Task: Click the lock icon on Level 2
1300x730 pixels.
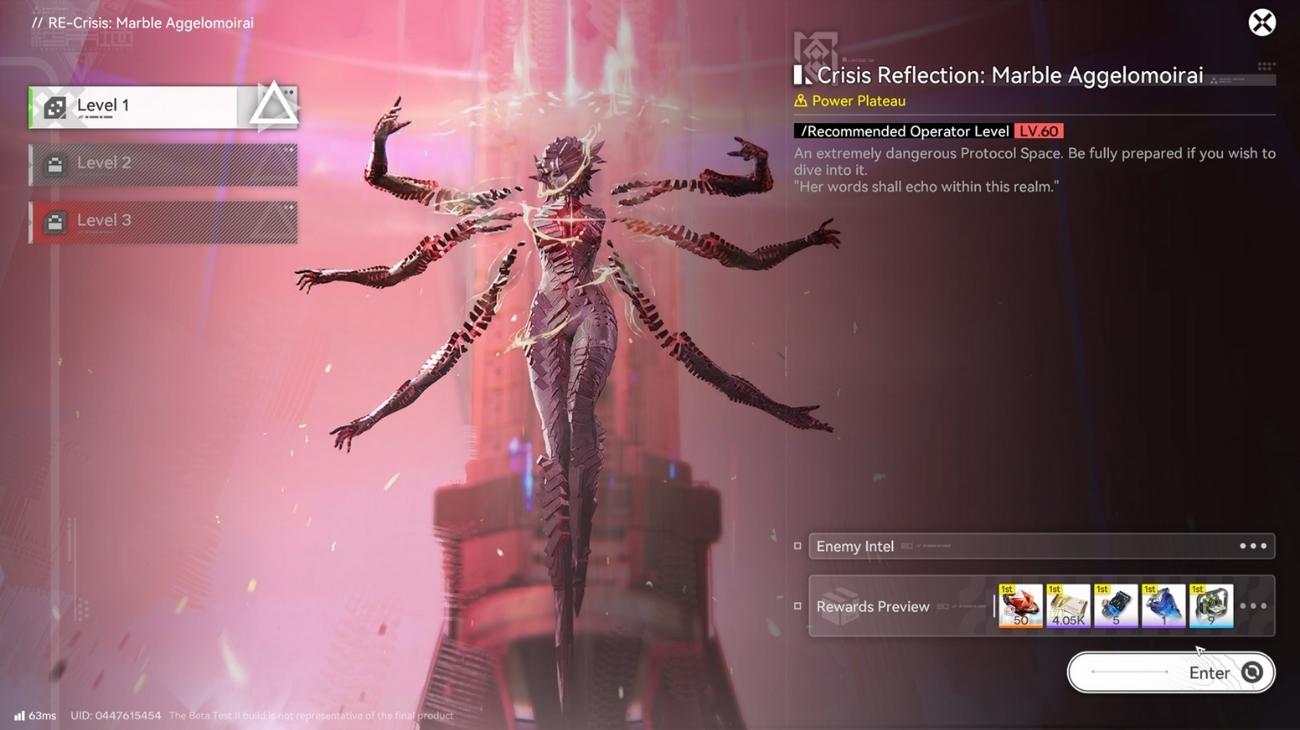Action: click(54, 164)
